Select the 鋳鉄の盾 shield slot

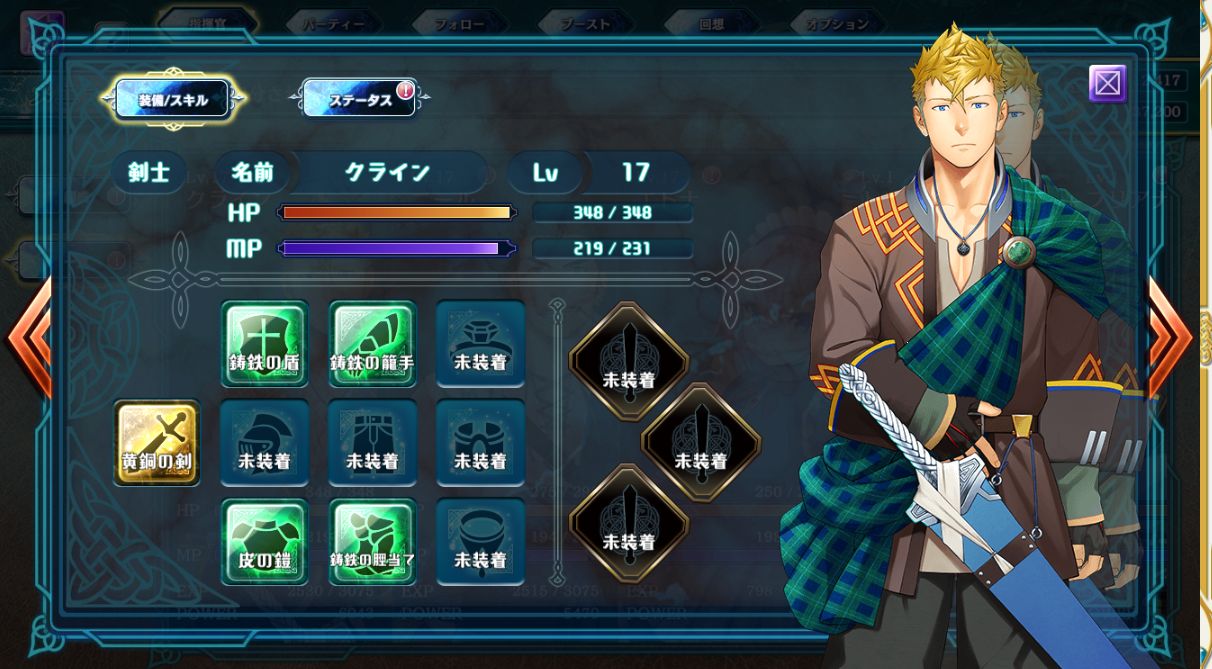click(x=264, y=343)
